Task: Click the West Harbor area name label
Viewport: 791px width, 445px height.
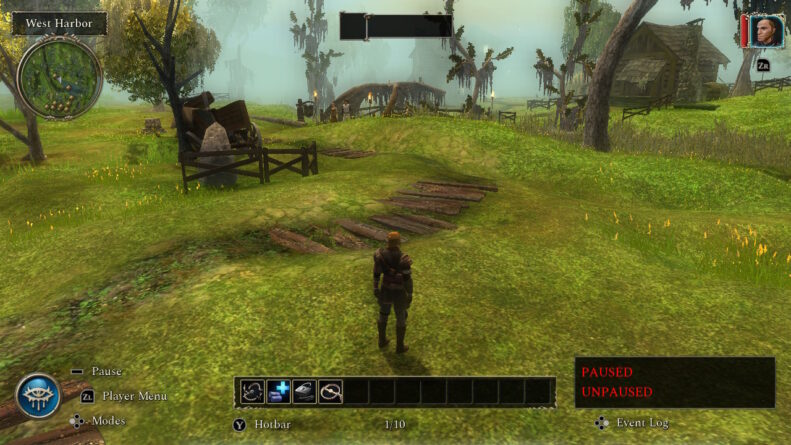Action: pyautogui.click(x=59, y=23)
